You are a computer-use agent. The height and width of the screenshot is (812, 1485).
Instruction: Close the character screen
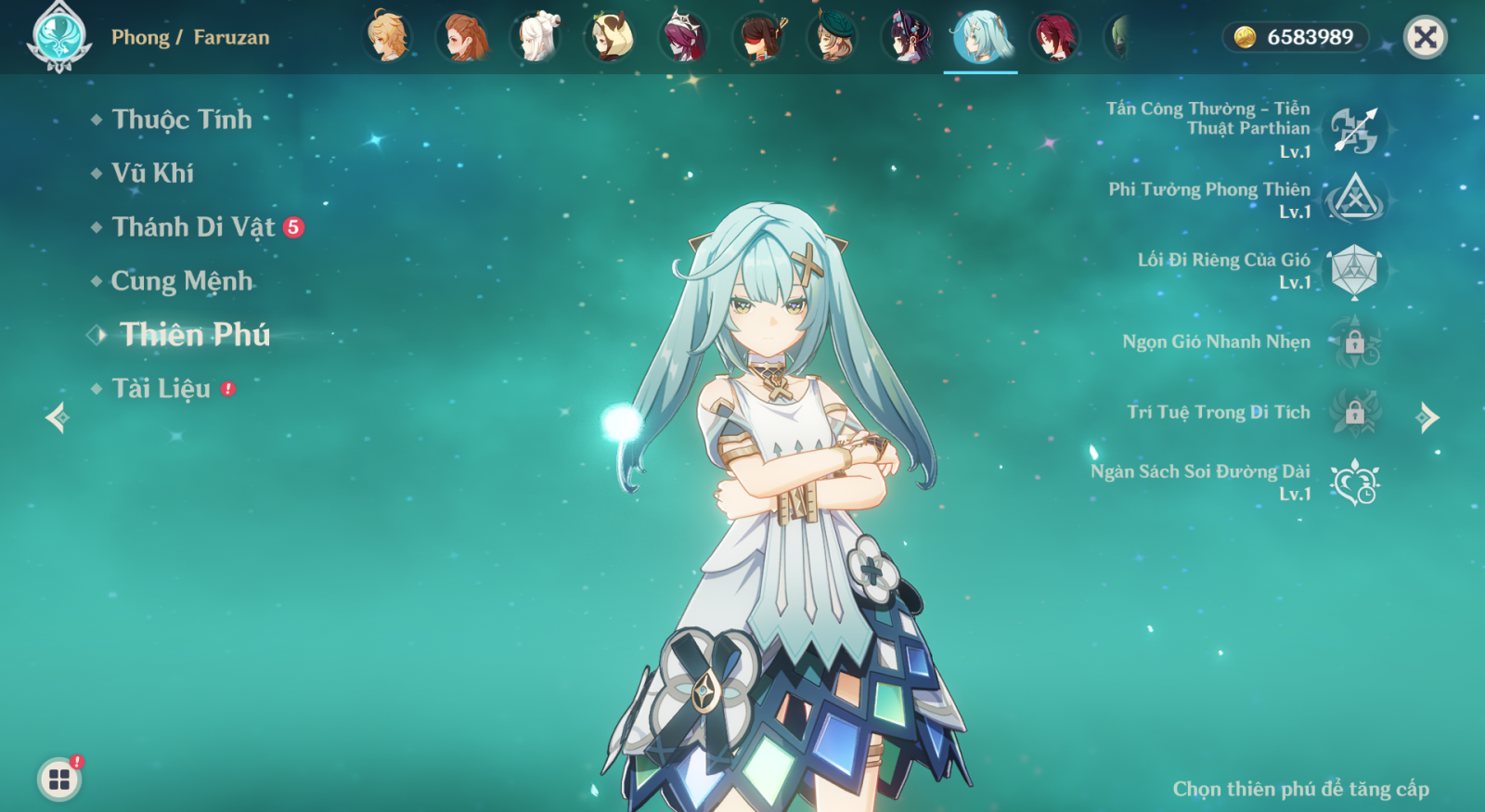(1425, 37)
